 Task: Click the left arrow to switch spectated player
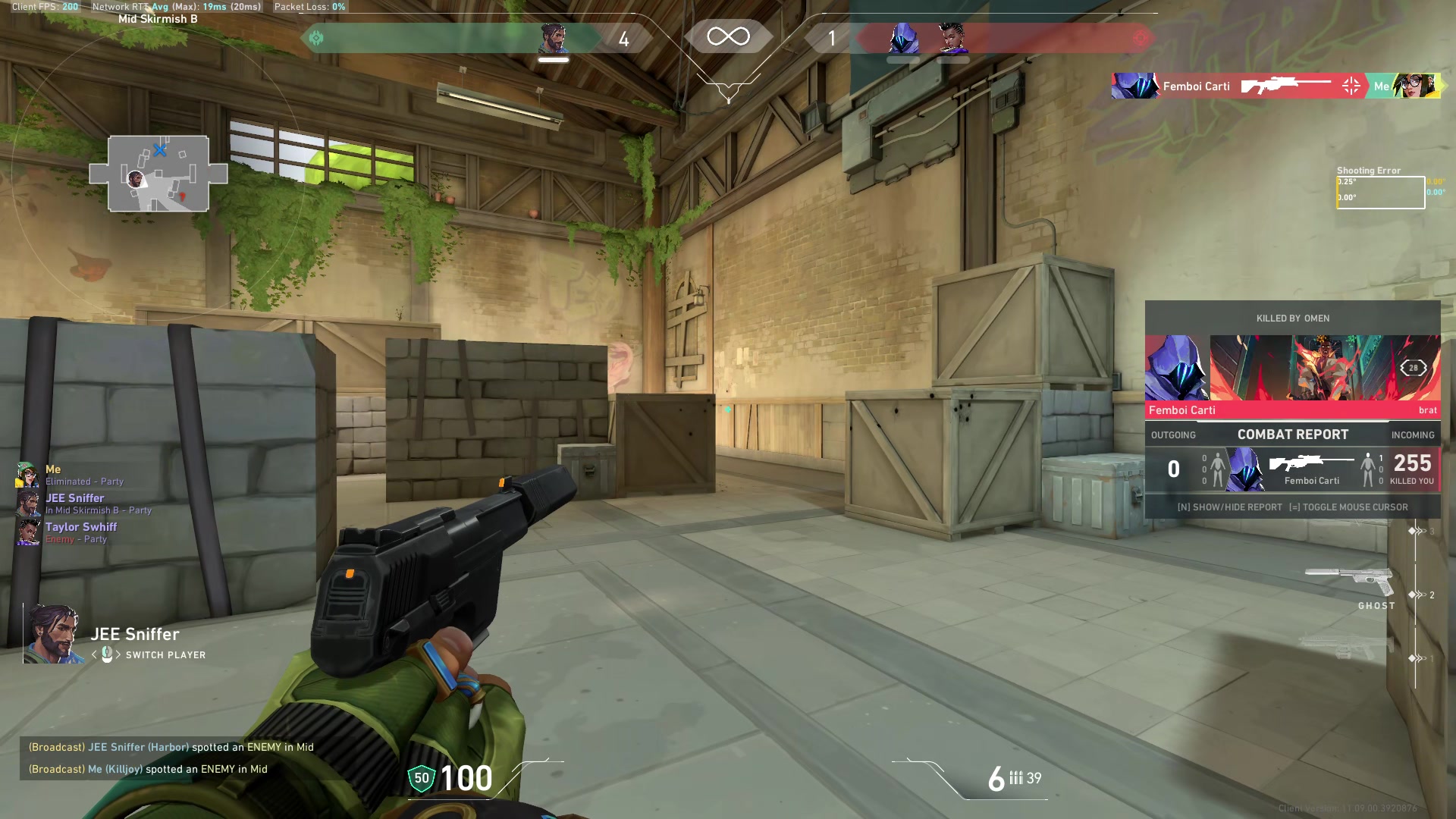pos(95,655)
